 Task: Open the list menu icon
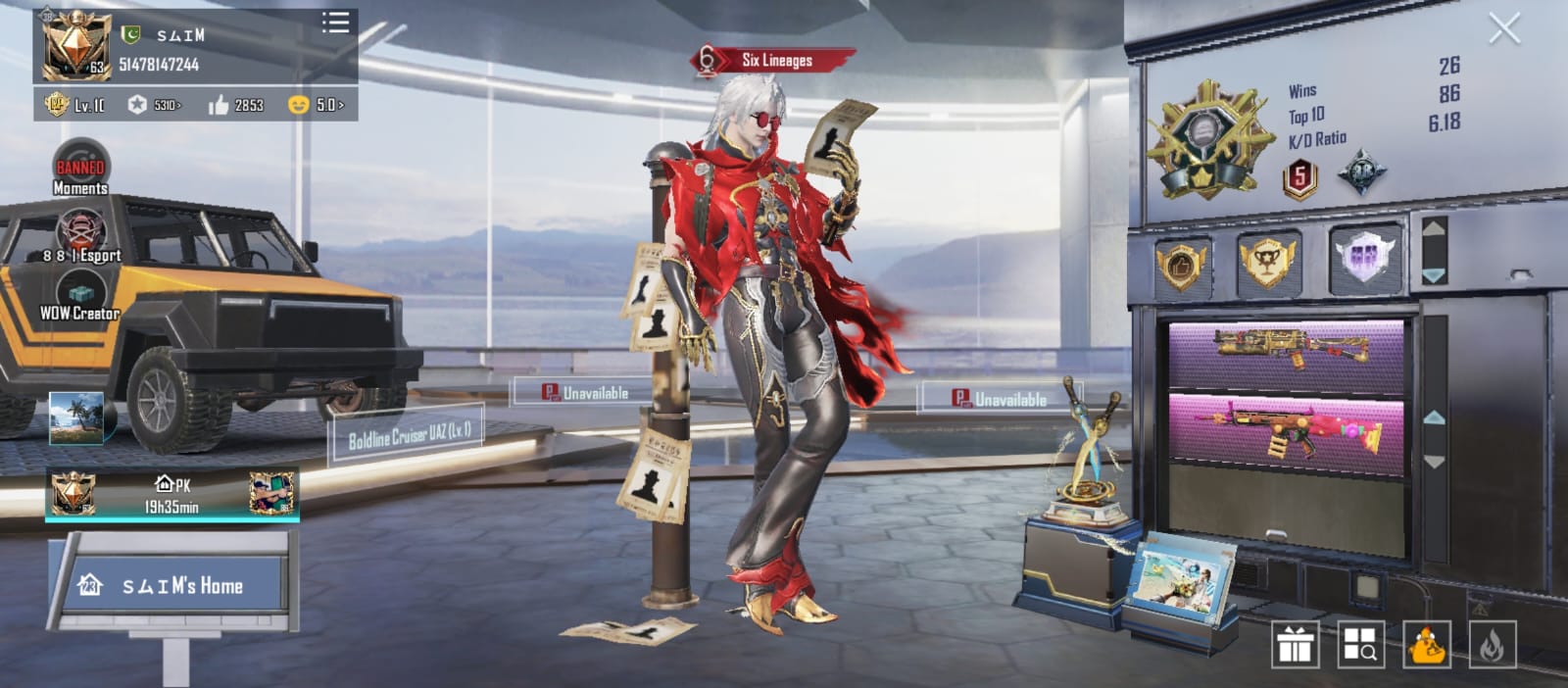pyautogui.click(x=335, y=23)
